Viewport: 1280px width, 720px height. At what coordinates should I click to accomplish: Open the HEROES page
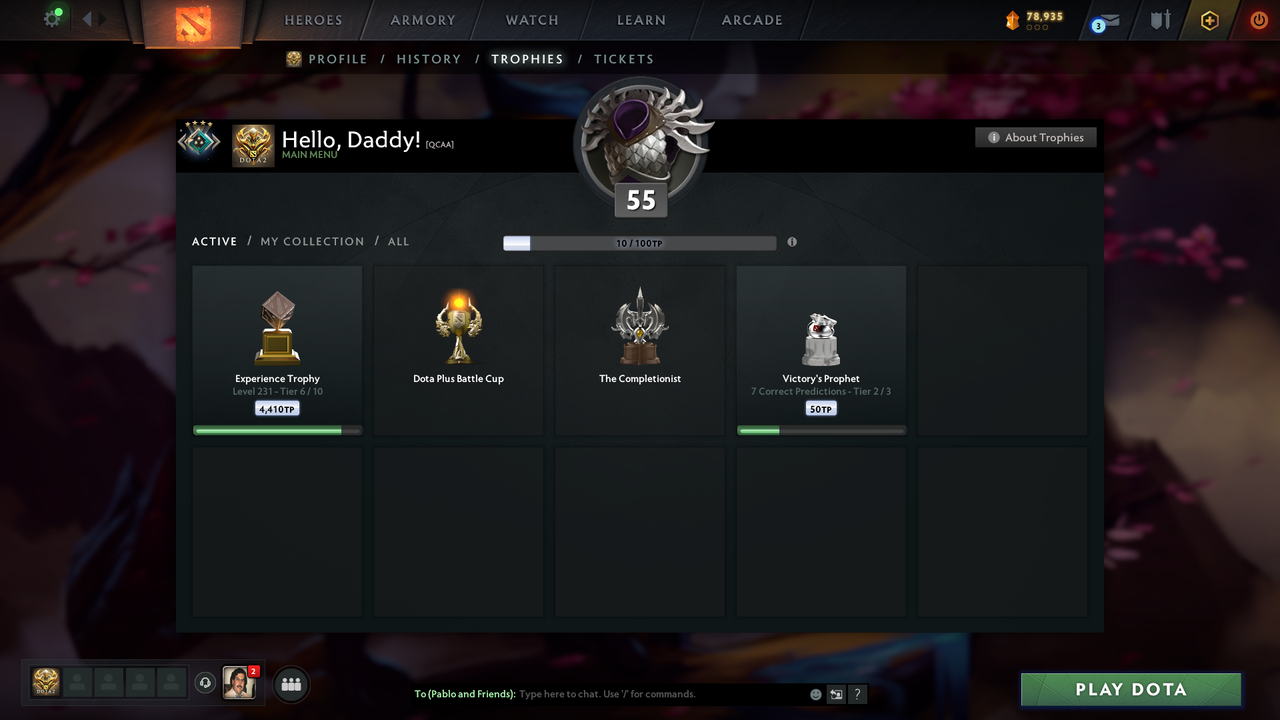point(313,19)
